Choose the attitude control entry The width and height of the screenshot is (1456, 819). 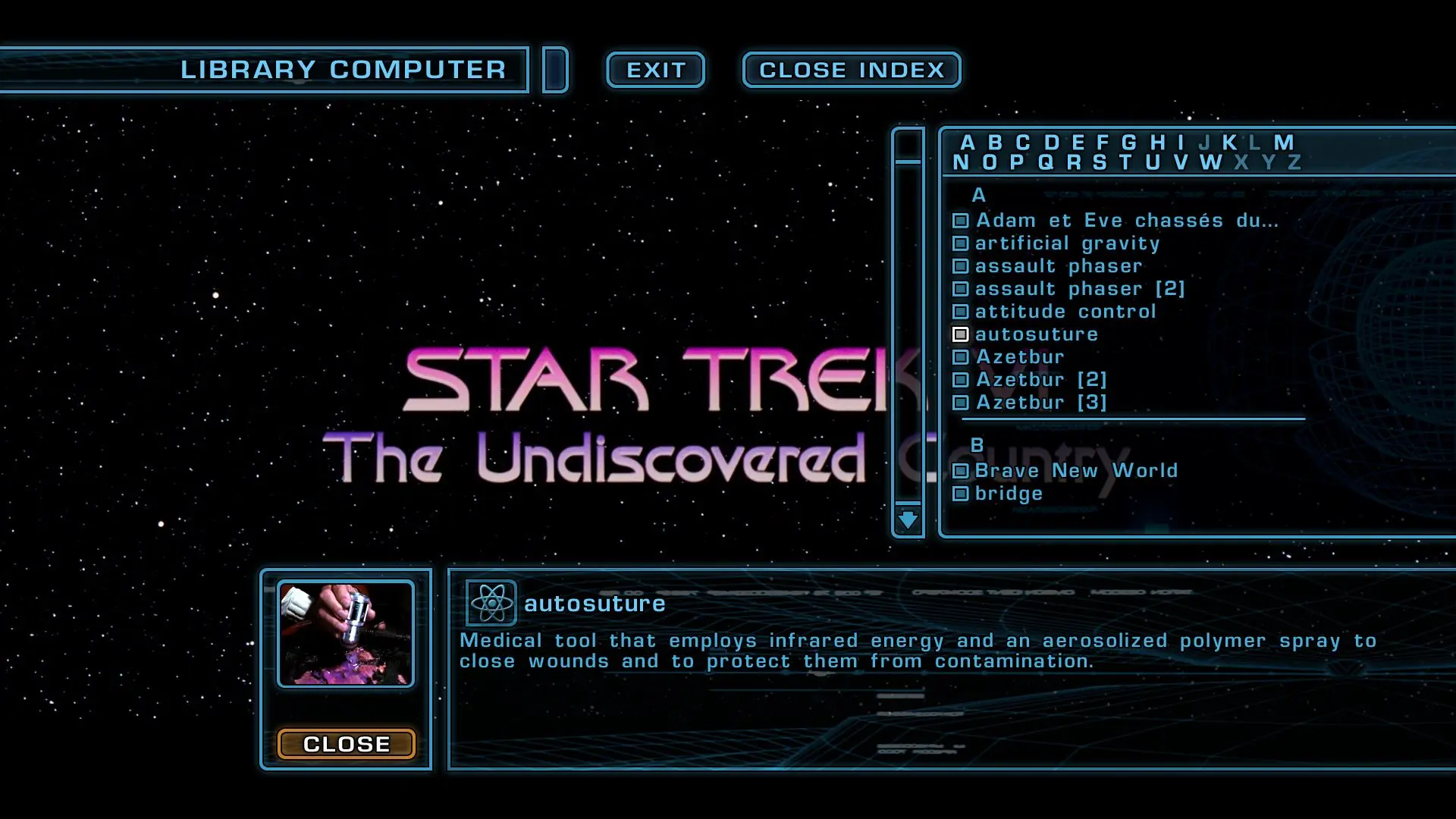pos(1065,312)
